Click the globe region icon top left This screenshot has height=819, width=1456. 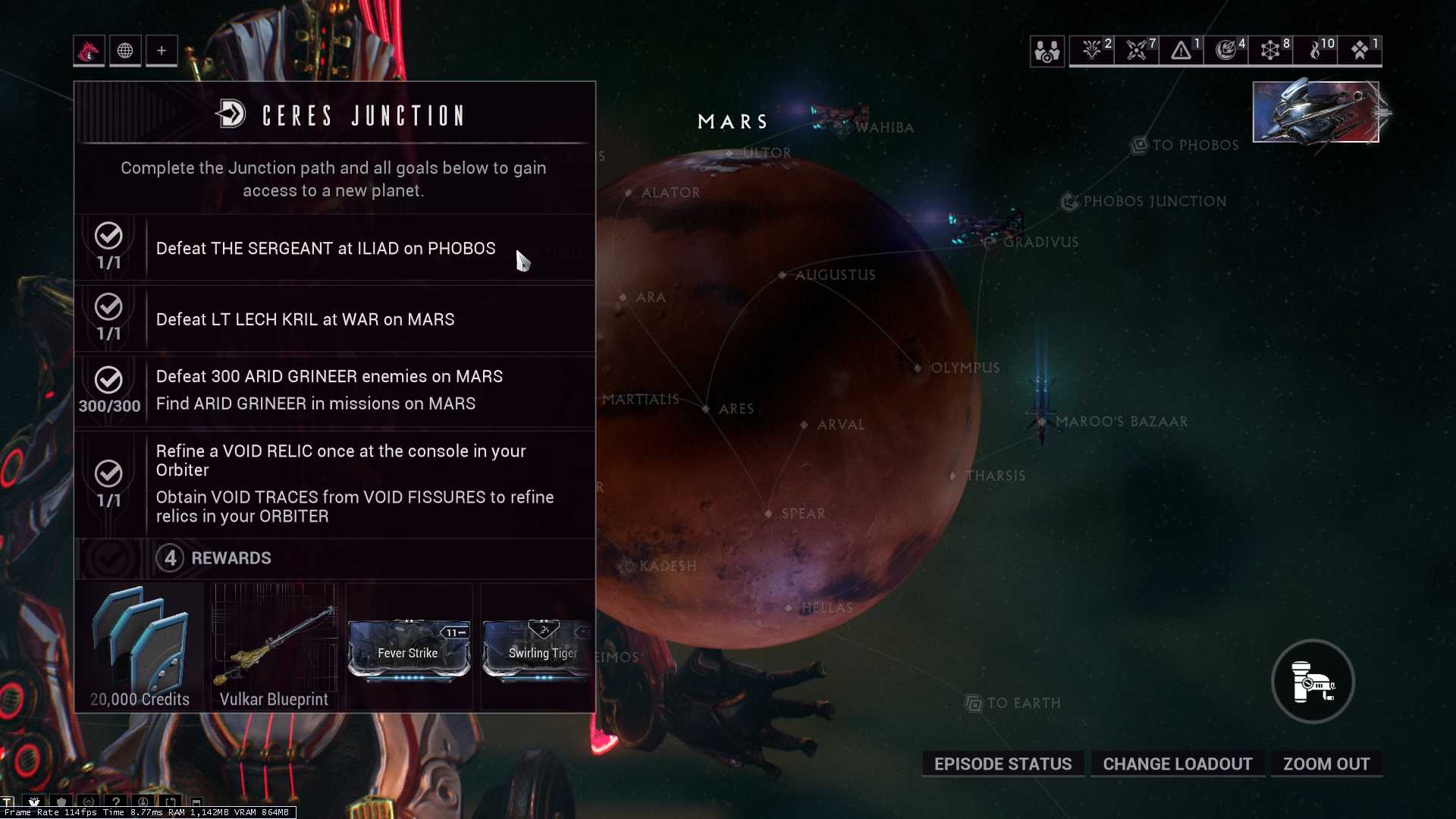[x=125, y=50]
